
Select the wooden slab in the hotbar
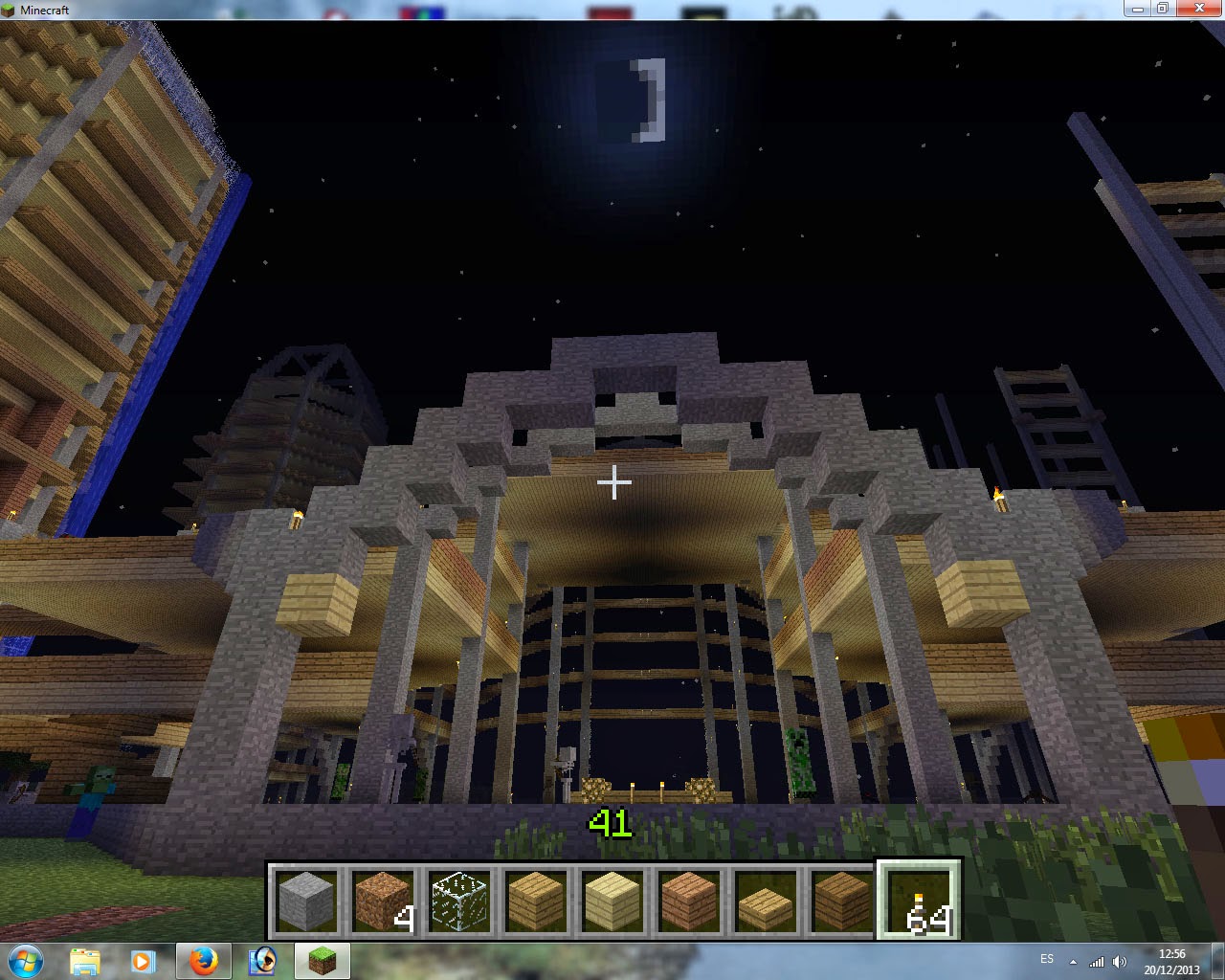[x=766, y=900]
